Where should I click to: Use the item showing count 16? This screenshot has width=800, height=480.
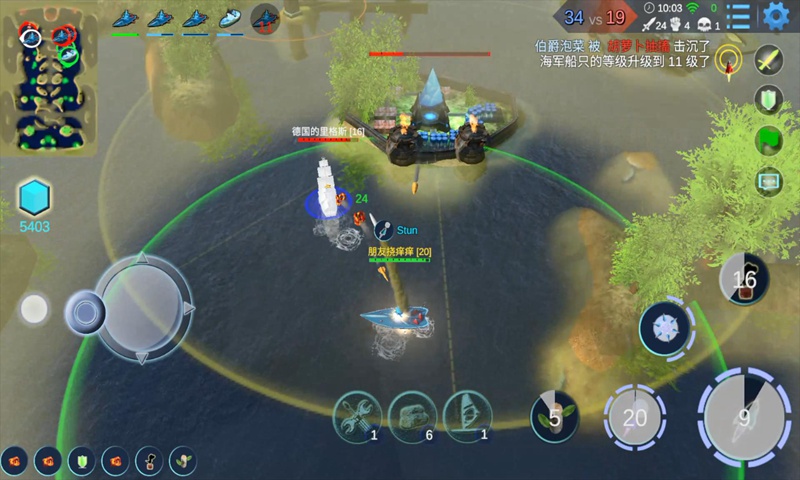pyautogui.click(x=745, y=280)
